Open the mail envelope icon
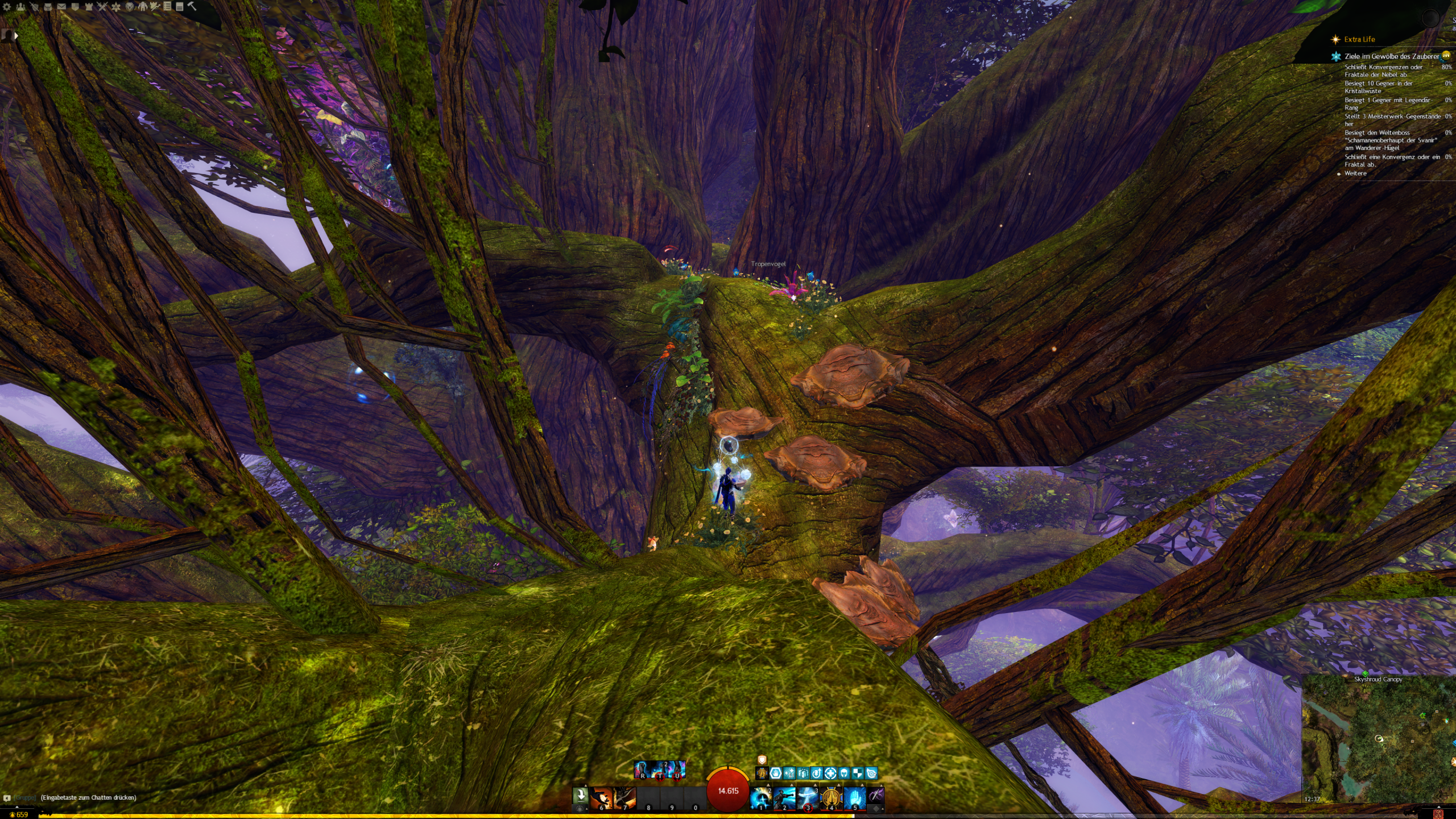The width and height of the screenshot is (1456, 819). [61, 7]
